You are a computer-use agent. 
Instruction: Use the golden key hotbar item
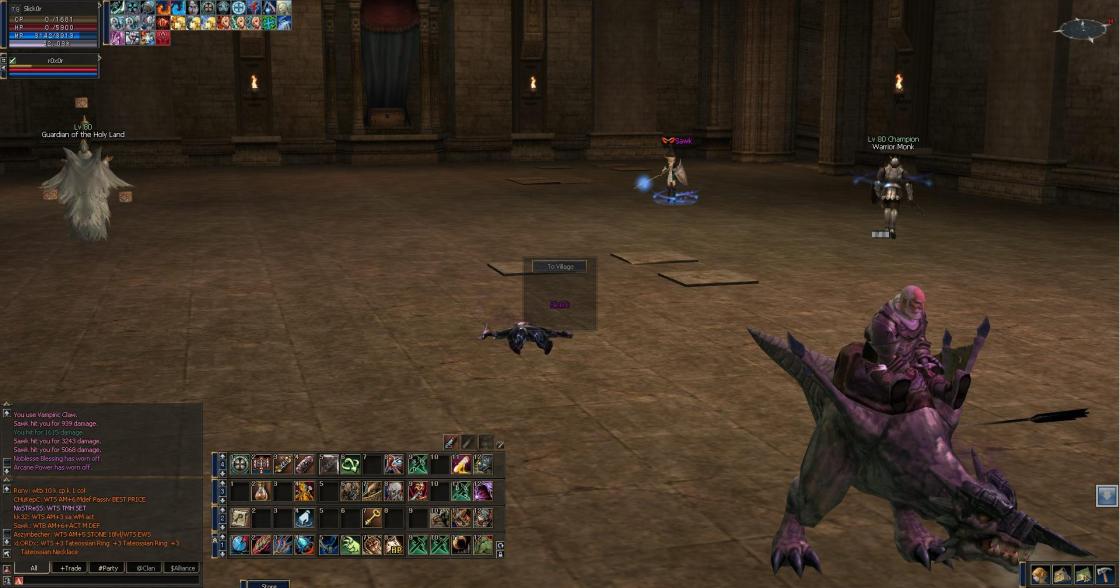point(372,518)
